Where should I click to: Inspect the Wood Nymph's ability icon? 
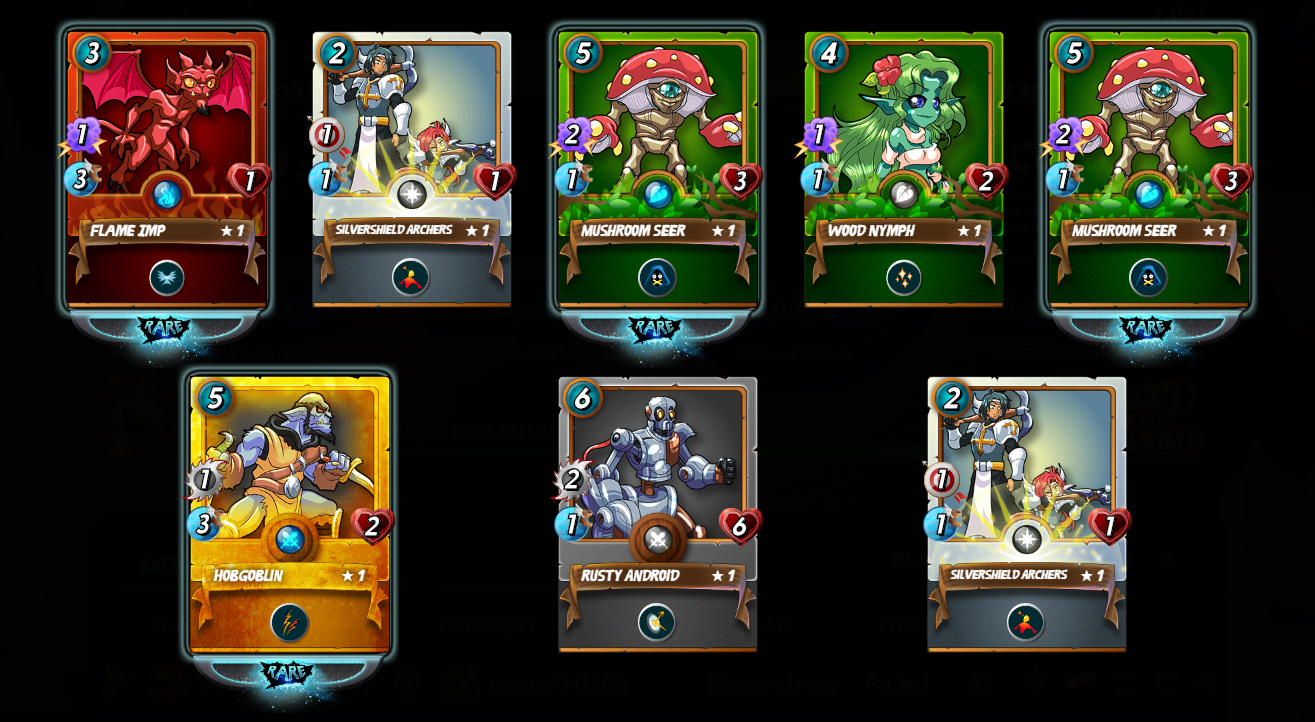903,278
